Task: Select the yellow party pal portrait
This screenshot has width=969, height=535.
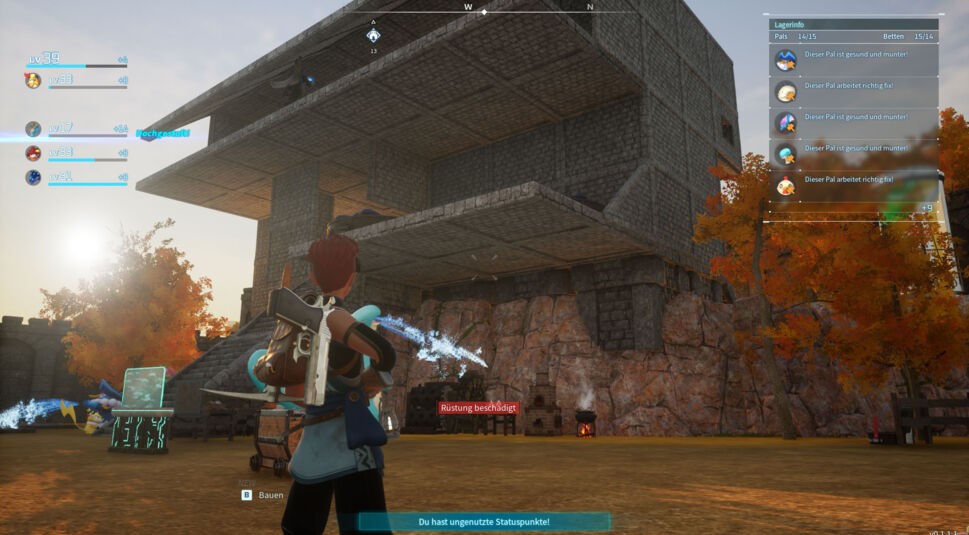Action: (33, 81)
